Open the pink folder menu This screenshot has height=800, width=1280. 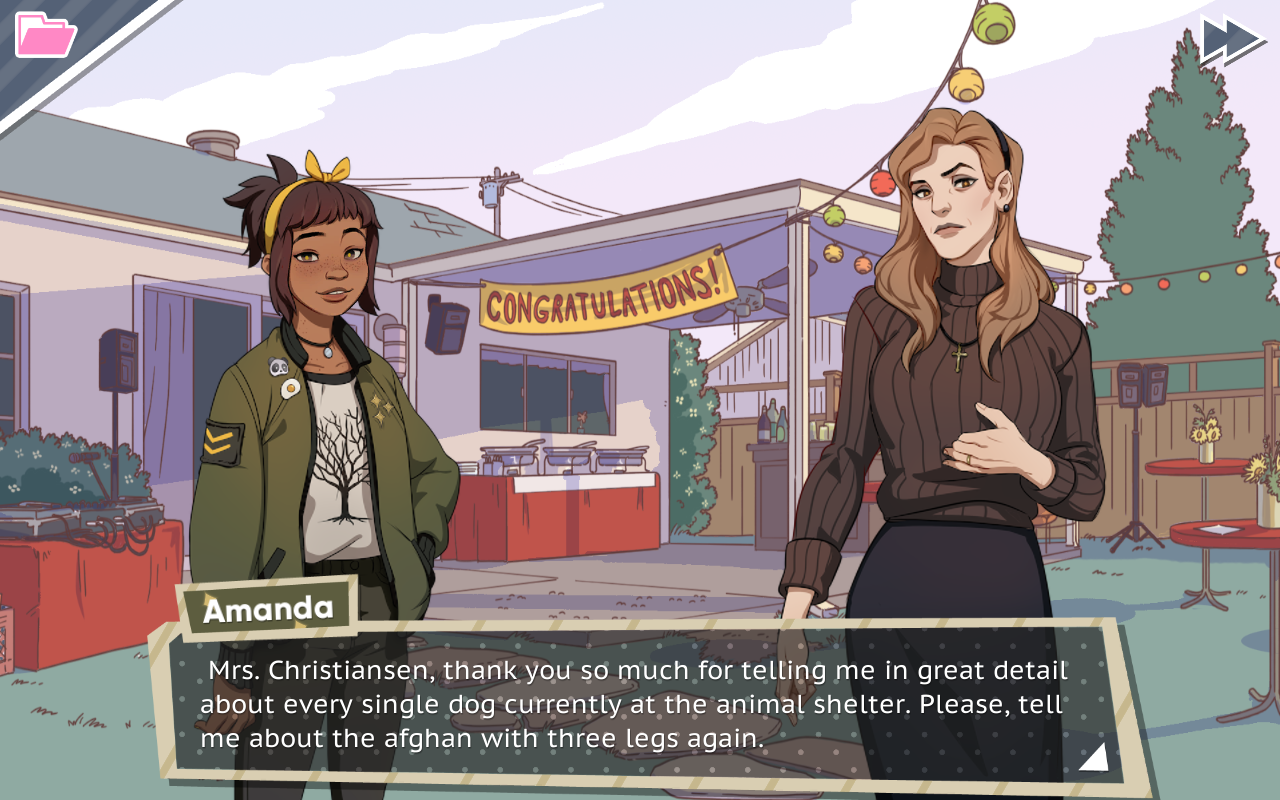coord(46,35)
